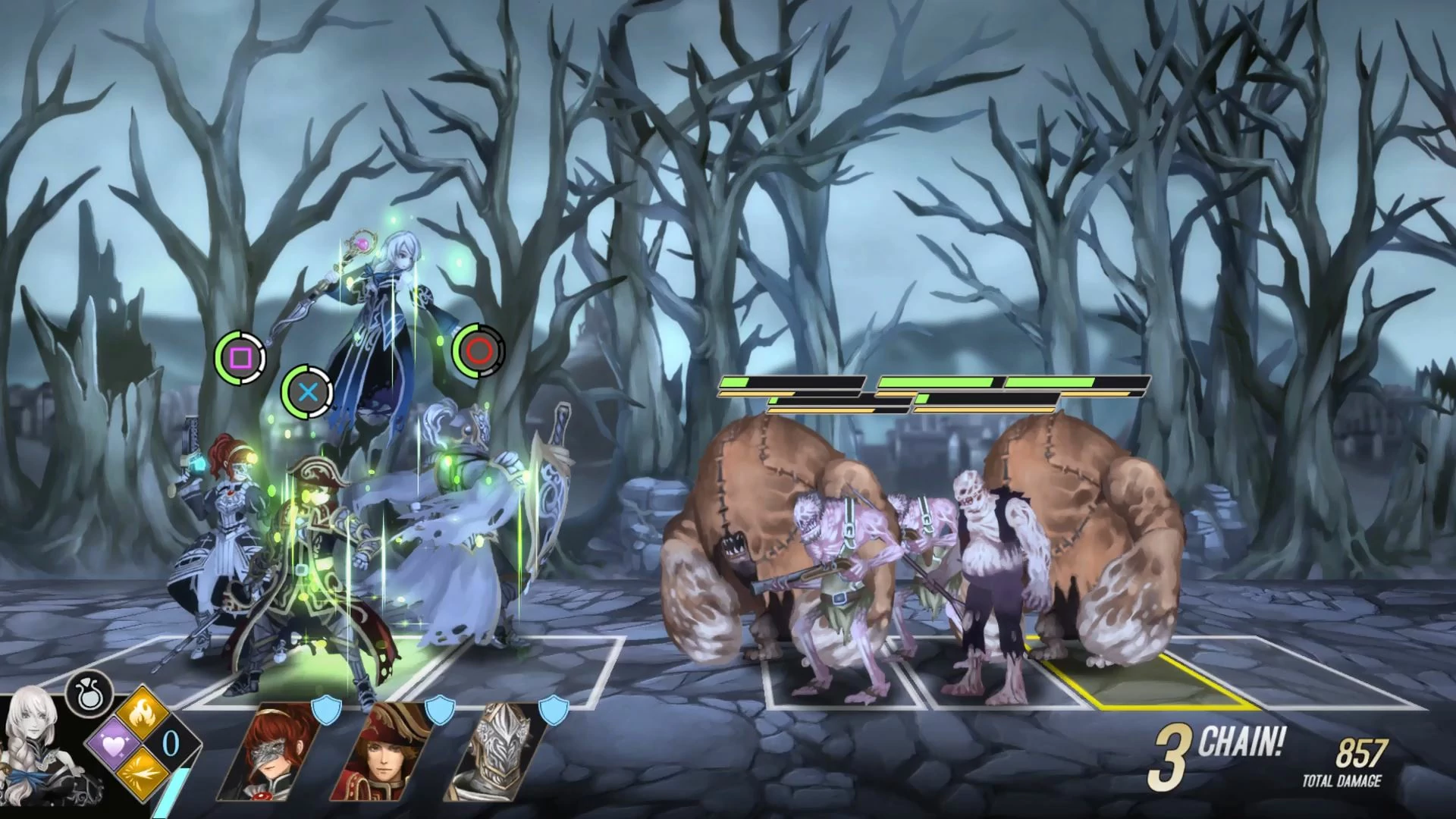Screen dimensions: 1456x819
Task: Activate the golden flame spell
Action: tap(144, 714)
